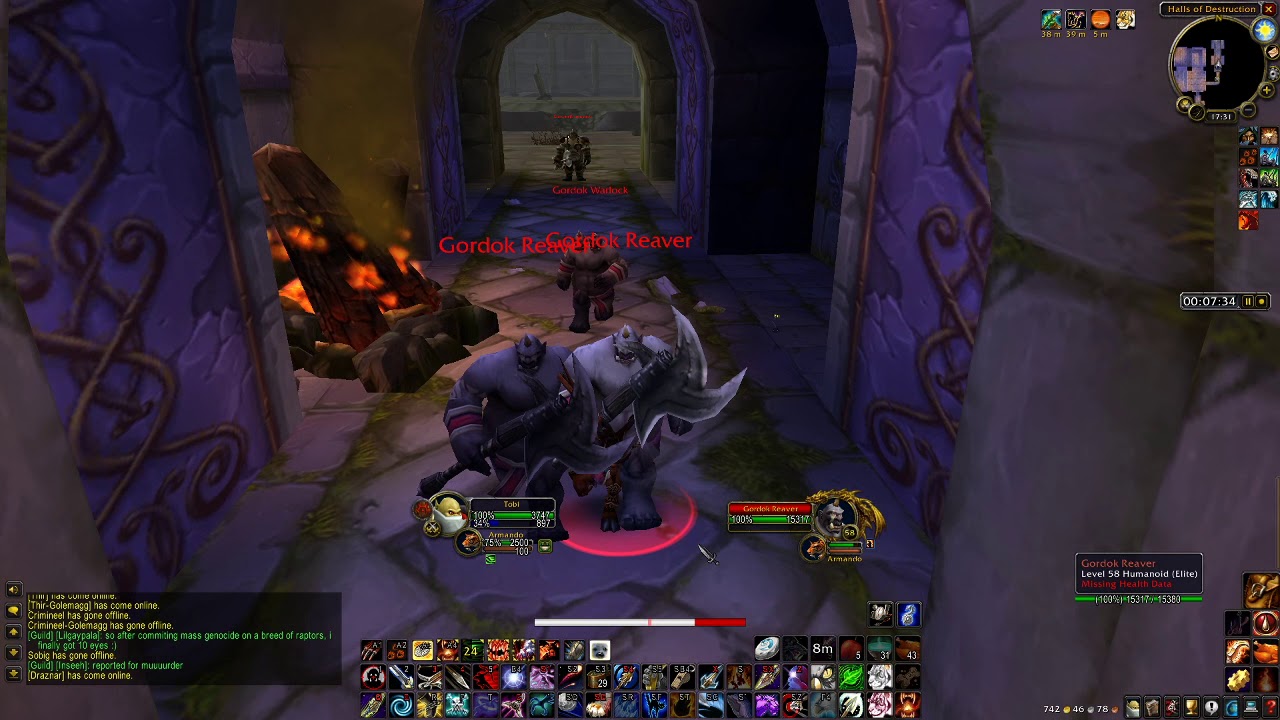This screenshot has width=1280, height=720.
Task: Use the red apple food item
Action: [x=850, y=650]
